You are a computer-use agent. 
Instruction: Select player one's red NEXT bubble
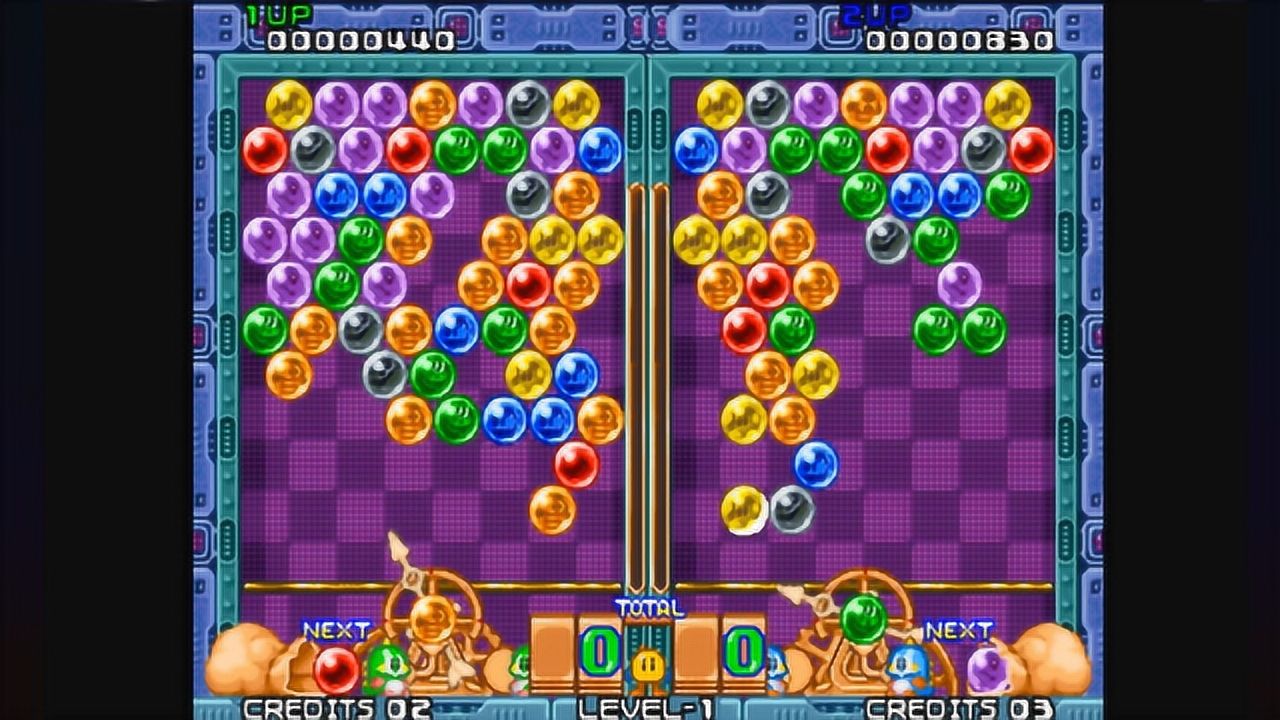point(336,669)
